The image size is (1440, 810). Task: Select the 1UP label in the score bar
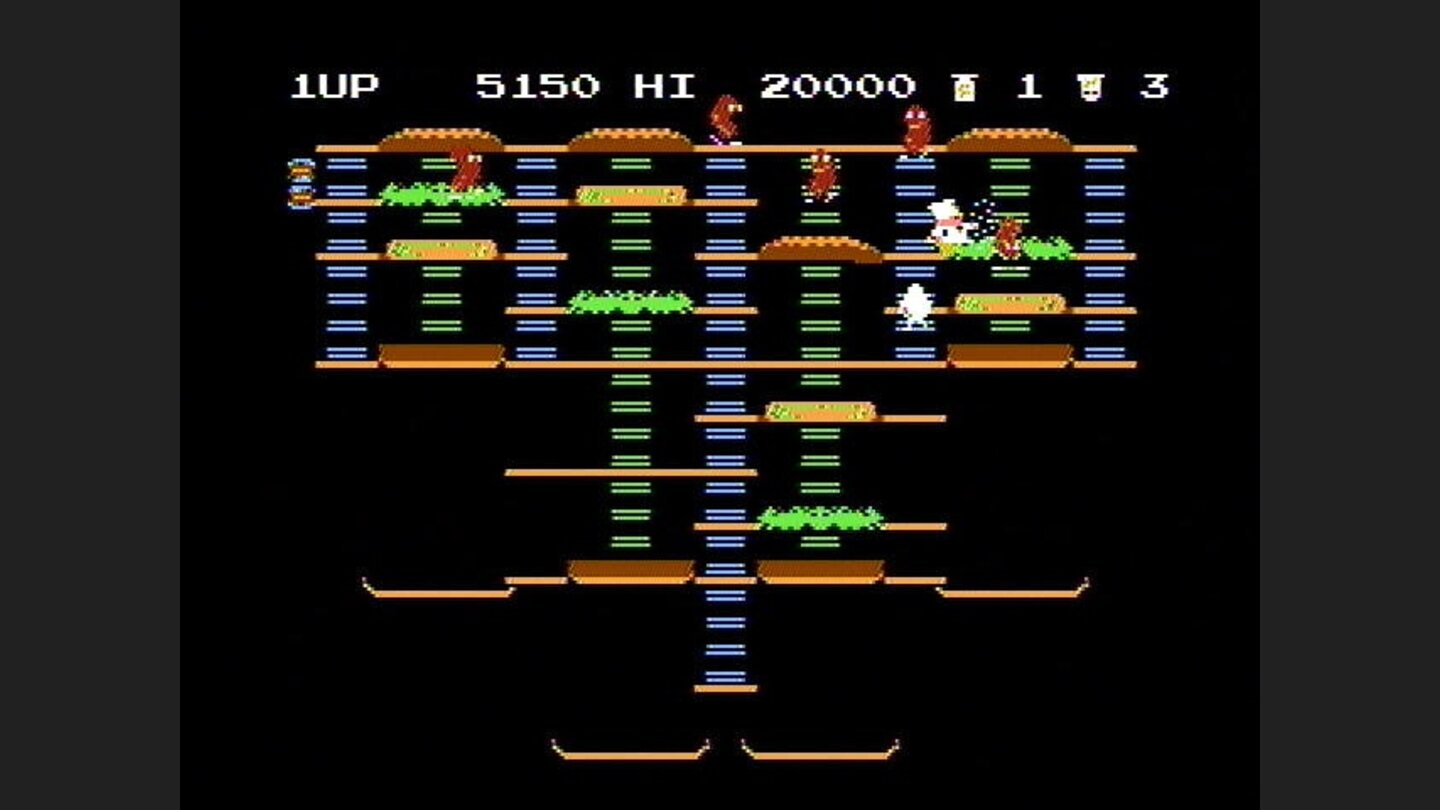[x=331, y=85]
